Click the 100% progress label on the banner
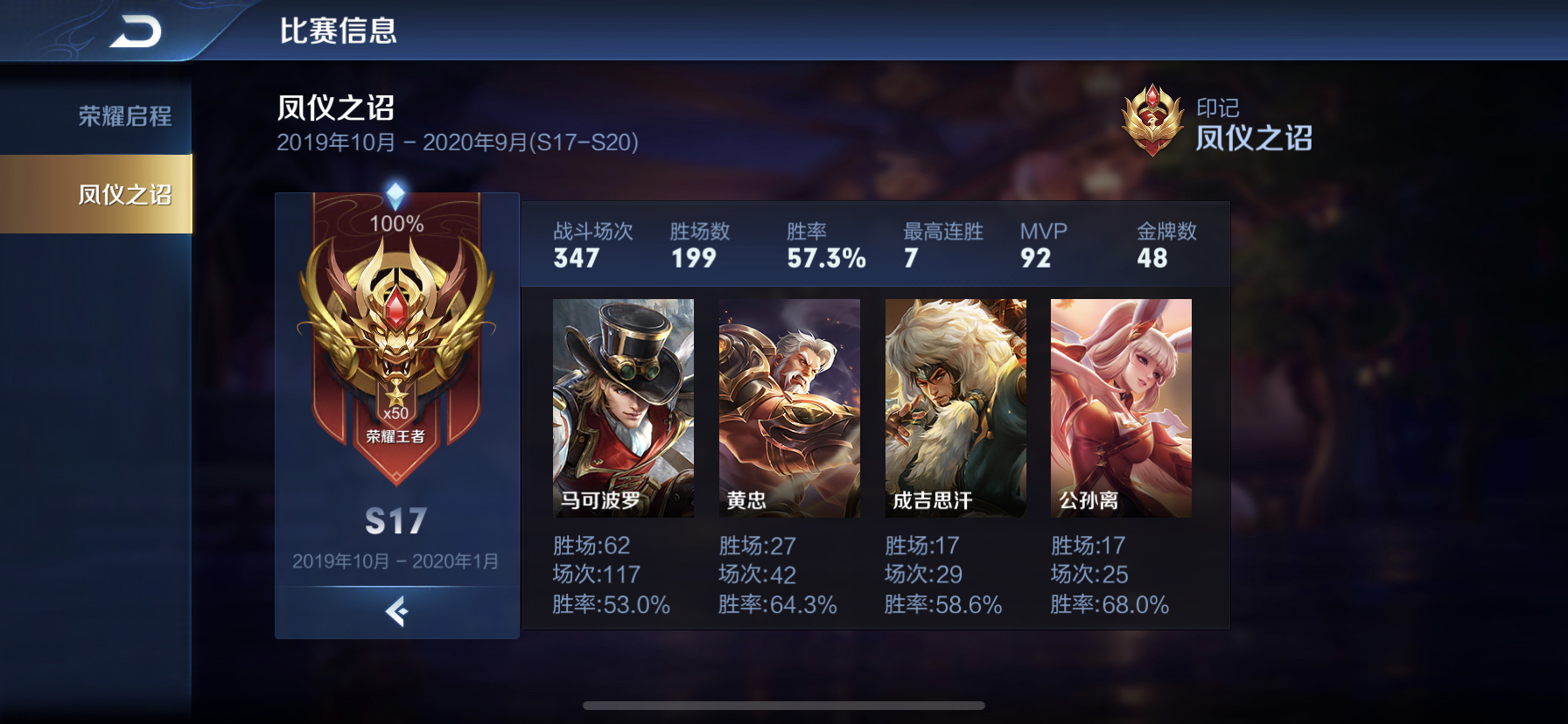The height and width of the screenshot is (724, 1568). [x=396, y=224]
